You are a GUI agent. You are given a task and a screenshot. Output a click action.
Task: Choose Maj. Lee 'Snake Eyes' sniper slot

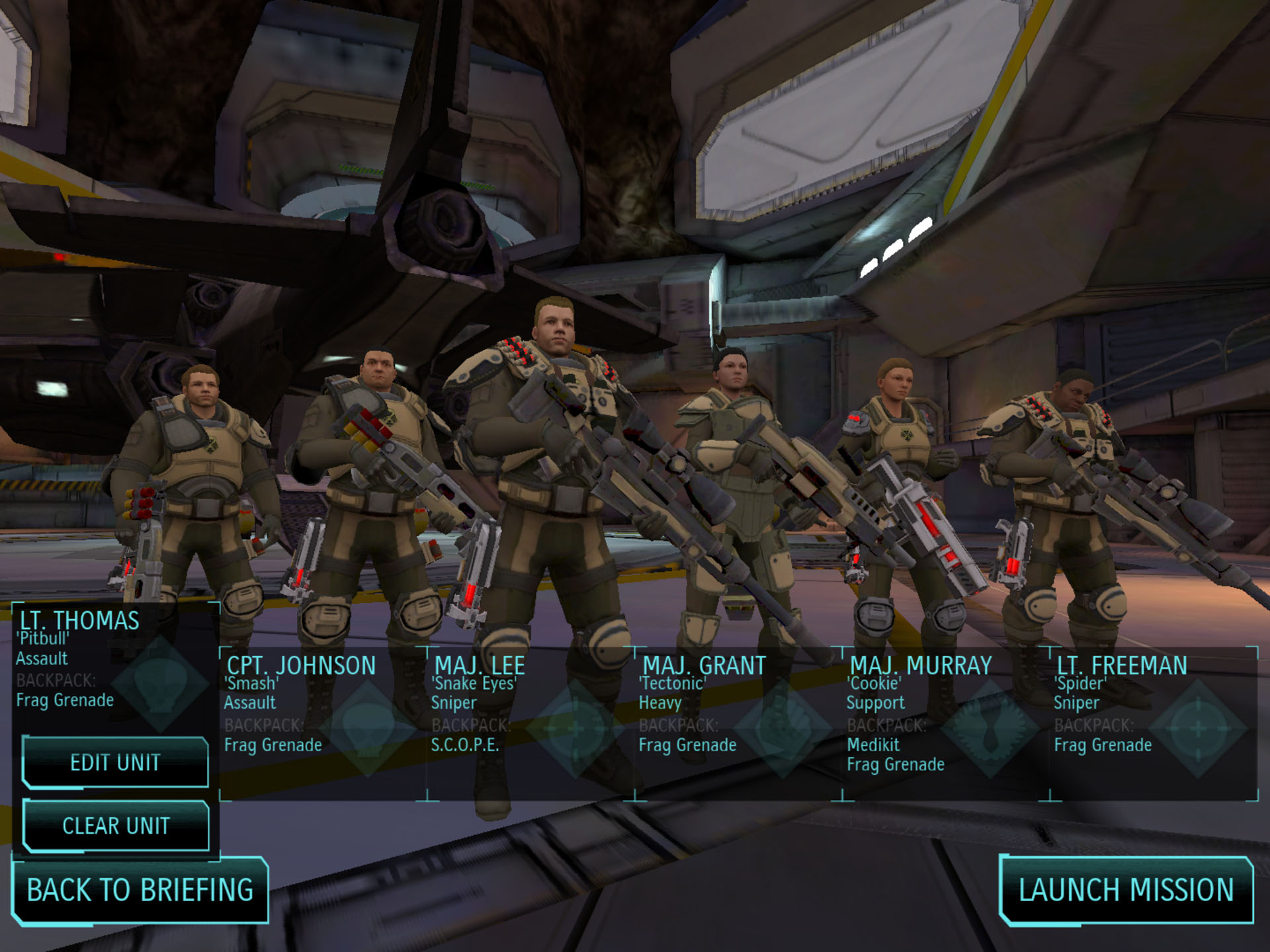tap(530, 723)
